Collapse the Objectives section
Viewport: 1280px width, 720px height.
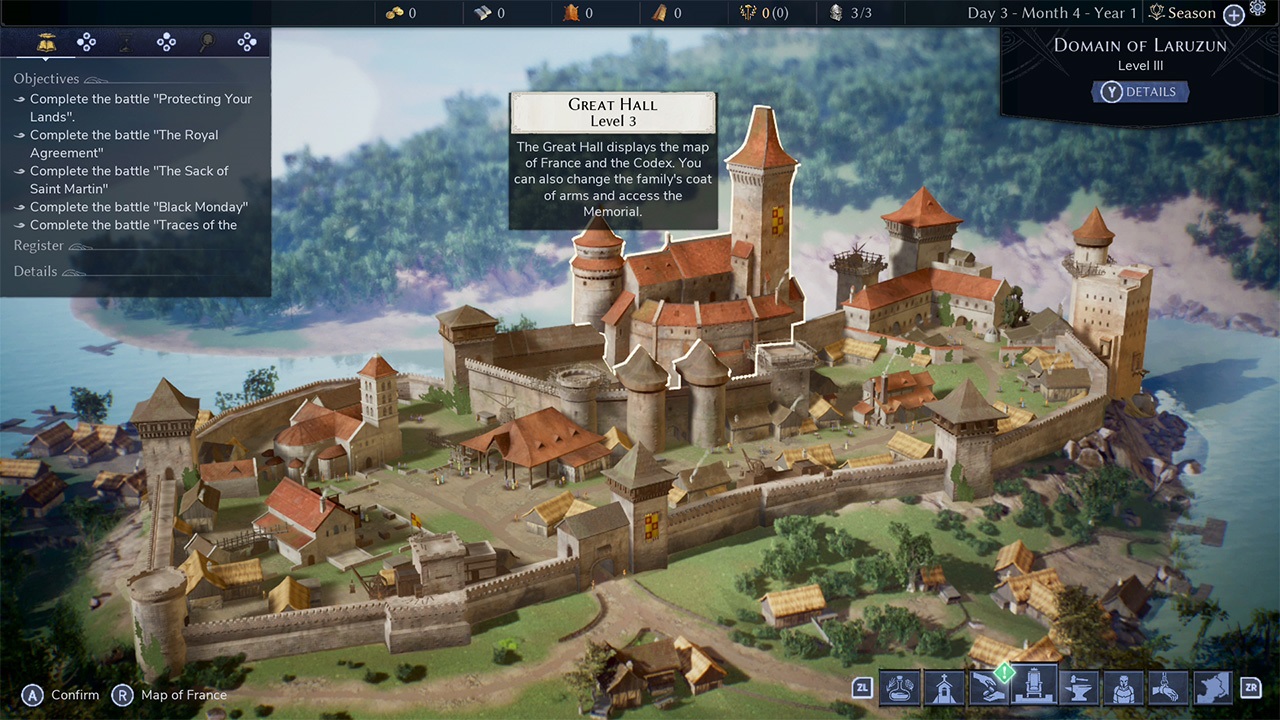pos(46,78)
